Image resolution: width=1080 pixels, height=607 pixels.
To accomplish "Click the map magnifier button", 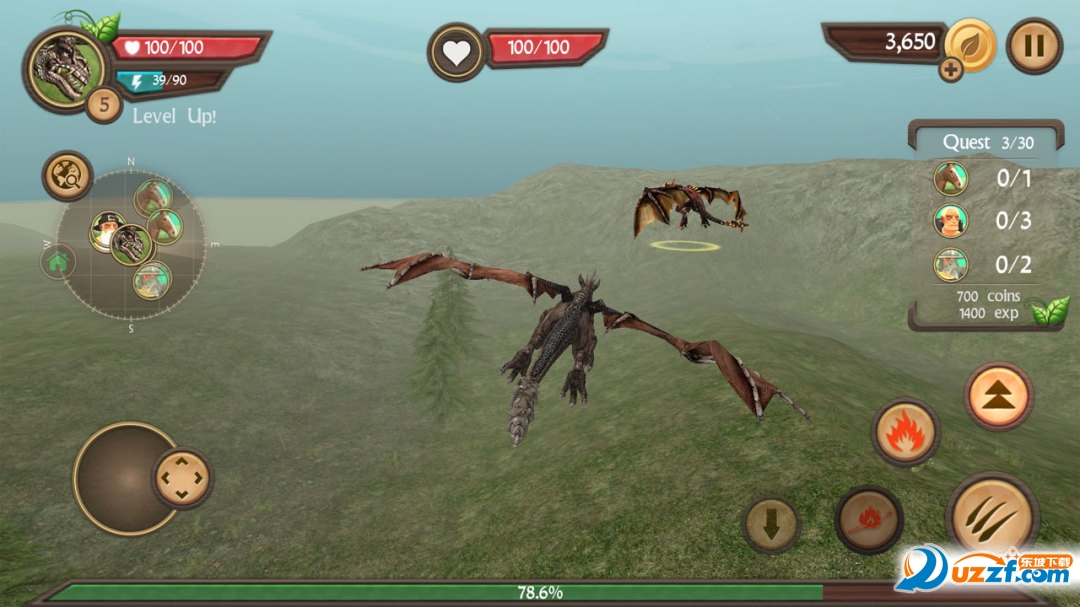I will pos(68,177).
